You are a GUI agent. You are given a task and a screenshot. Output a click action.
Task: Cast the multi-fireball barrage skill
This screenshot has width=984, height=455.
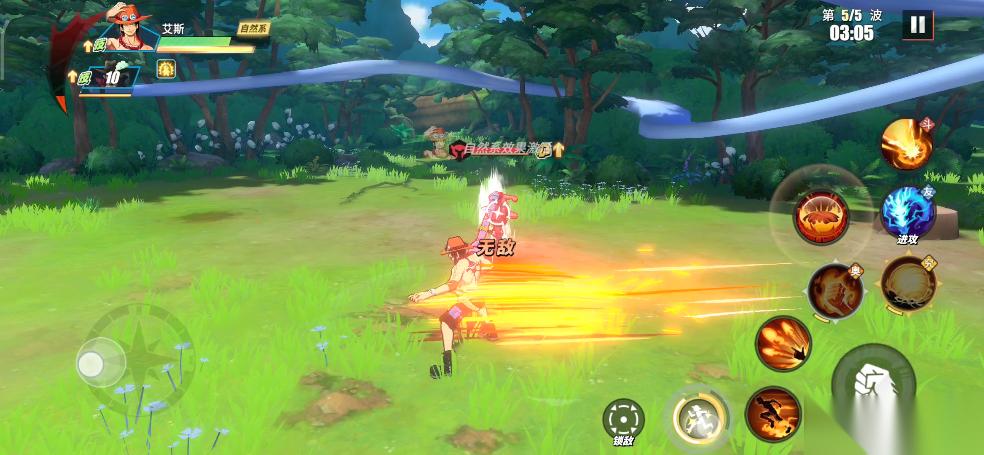[x=782, y=343]
